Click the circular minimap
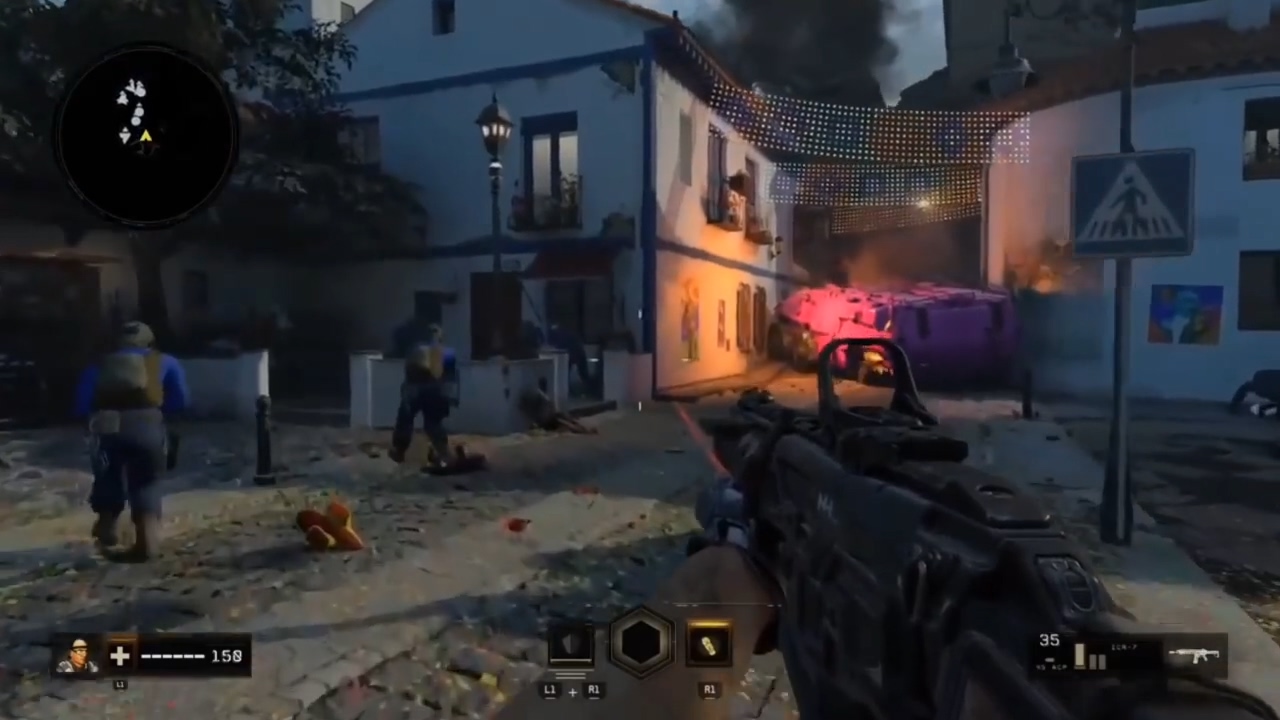Screen dimensions: 1280x720 [x=146, y=134]
